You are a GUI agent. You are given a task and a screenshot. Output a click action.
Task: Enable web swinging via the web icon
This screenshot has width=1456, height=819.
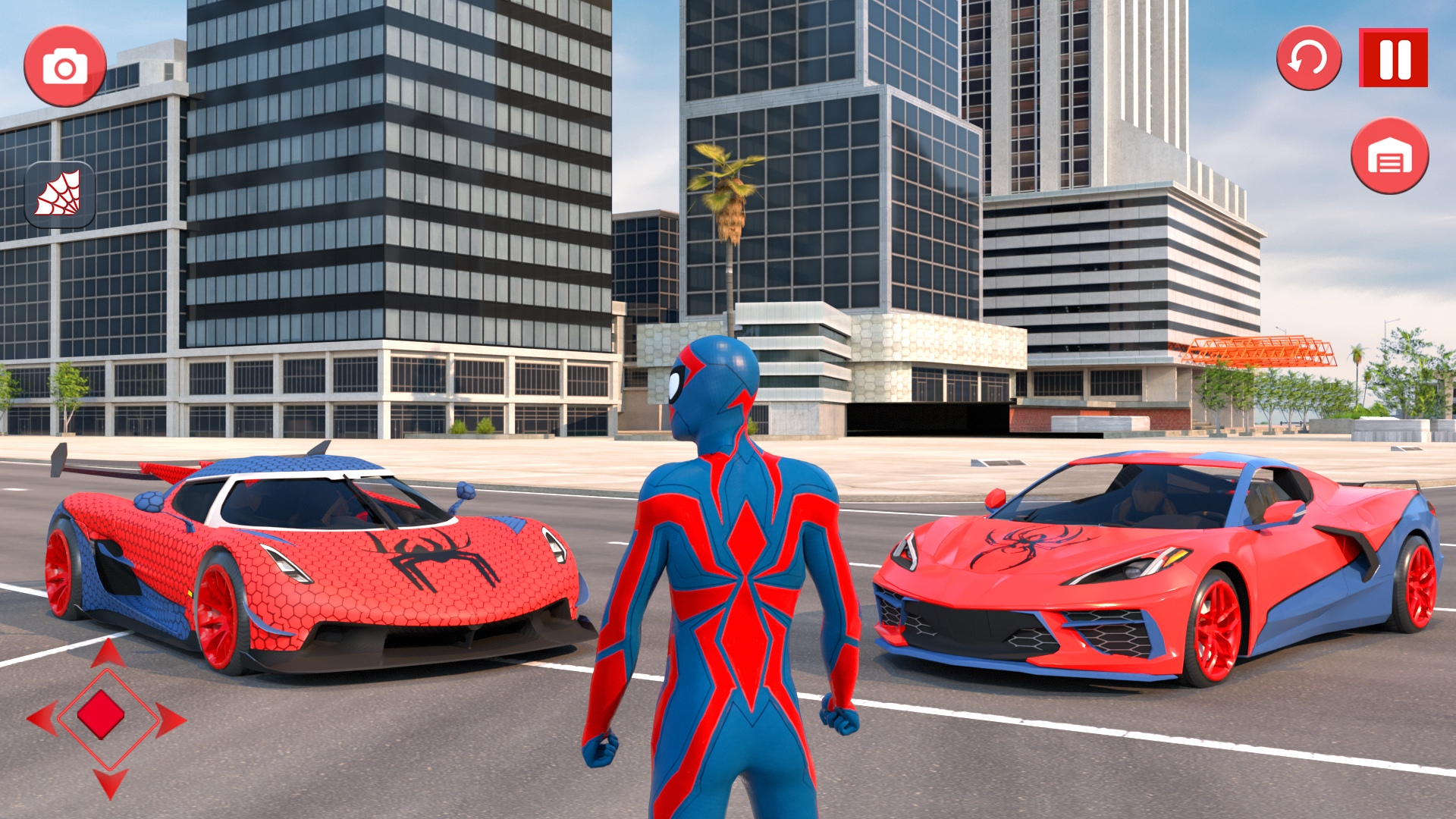[59, 193]
